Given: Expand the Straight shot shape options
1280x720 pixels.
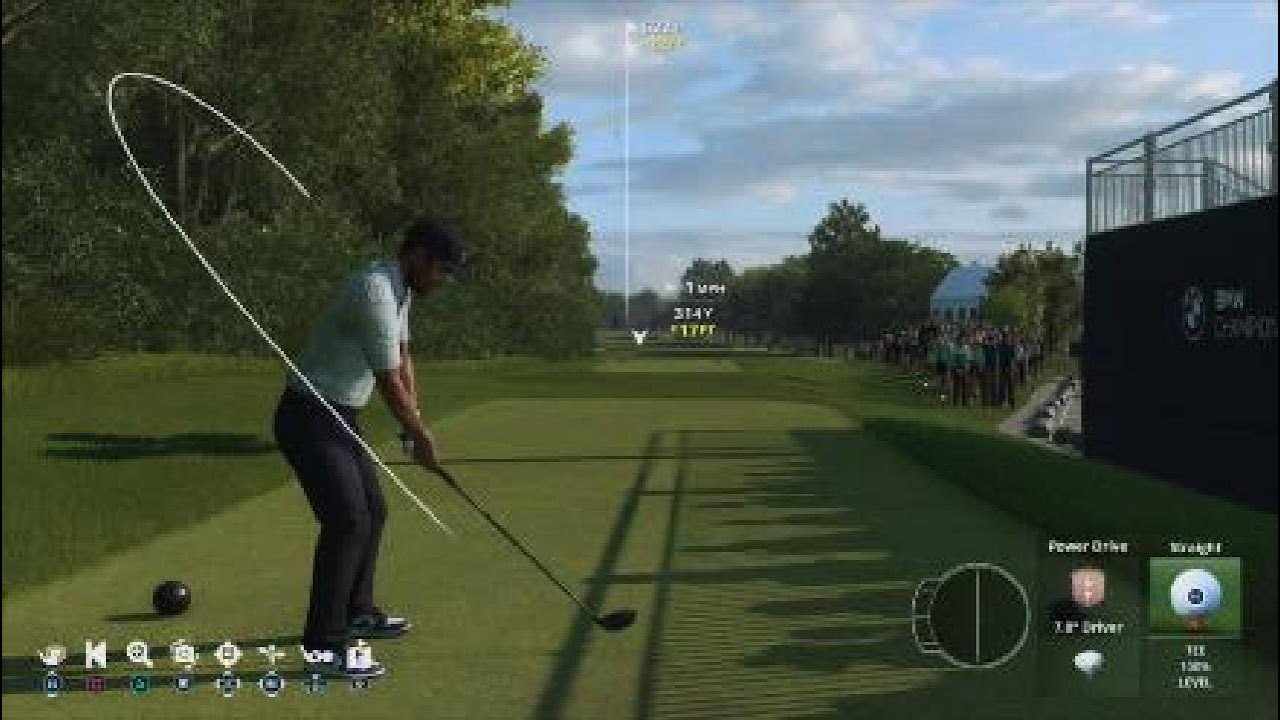Looking at the screenshot, I should coord(1196,548).
